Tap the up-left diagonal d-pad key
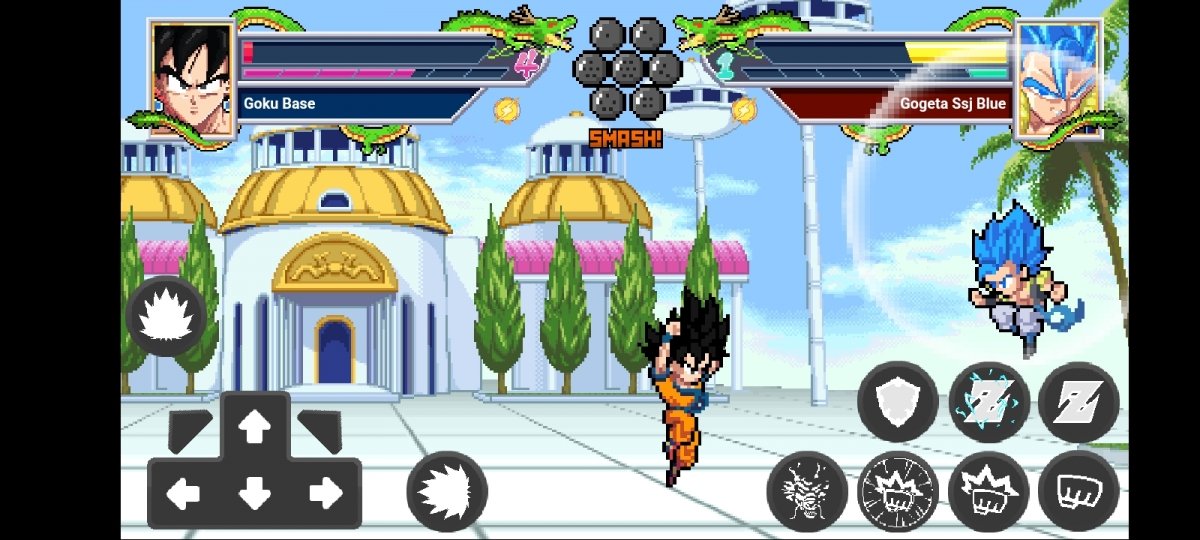1200x540 pixels. click(188, 428)
